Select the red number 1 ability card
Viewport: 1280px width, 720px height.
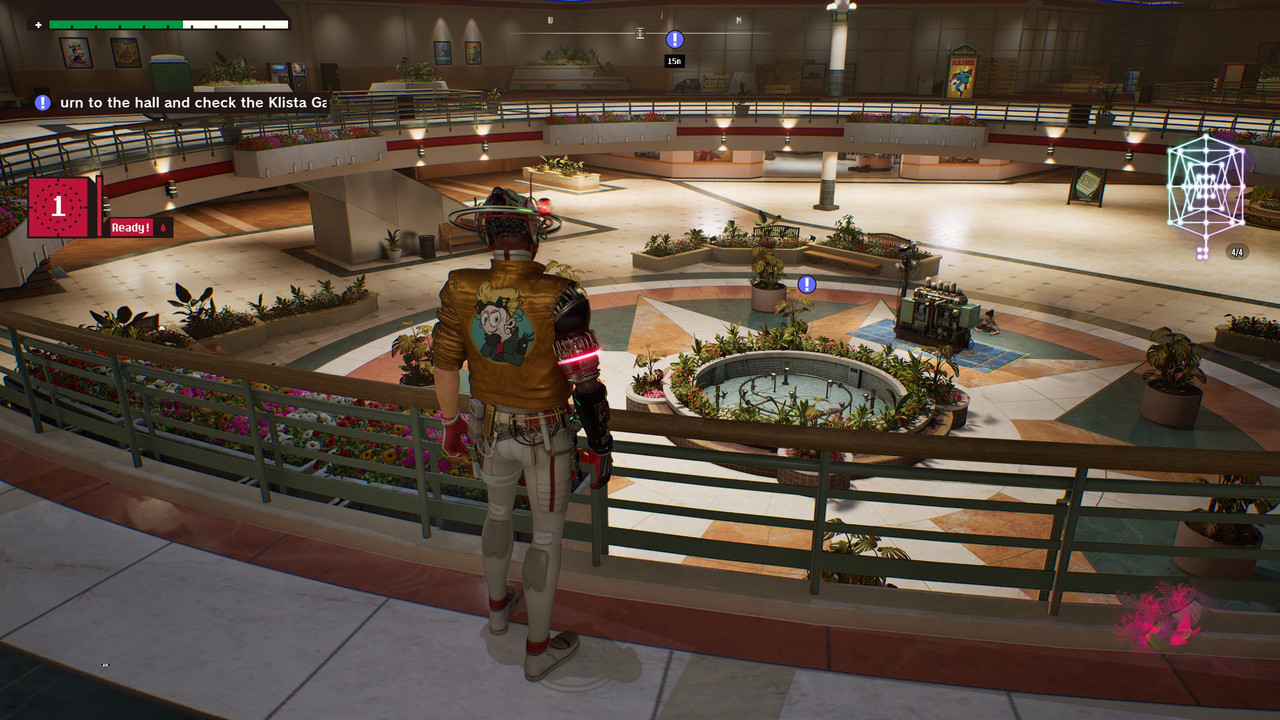click(59, 207)
